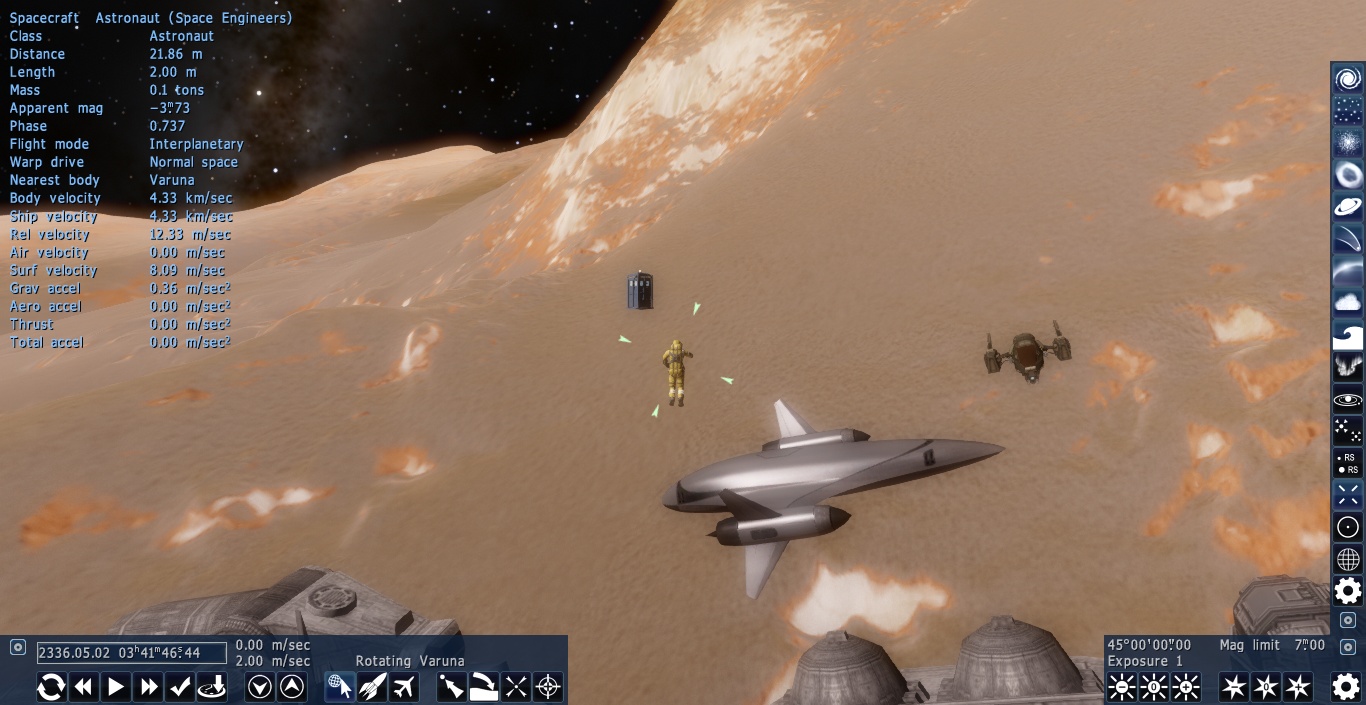Reverse time direction with the circular arrows
The height and width of the screenshot is (705, 1366).
tap(52, 687)
